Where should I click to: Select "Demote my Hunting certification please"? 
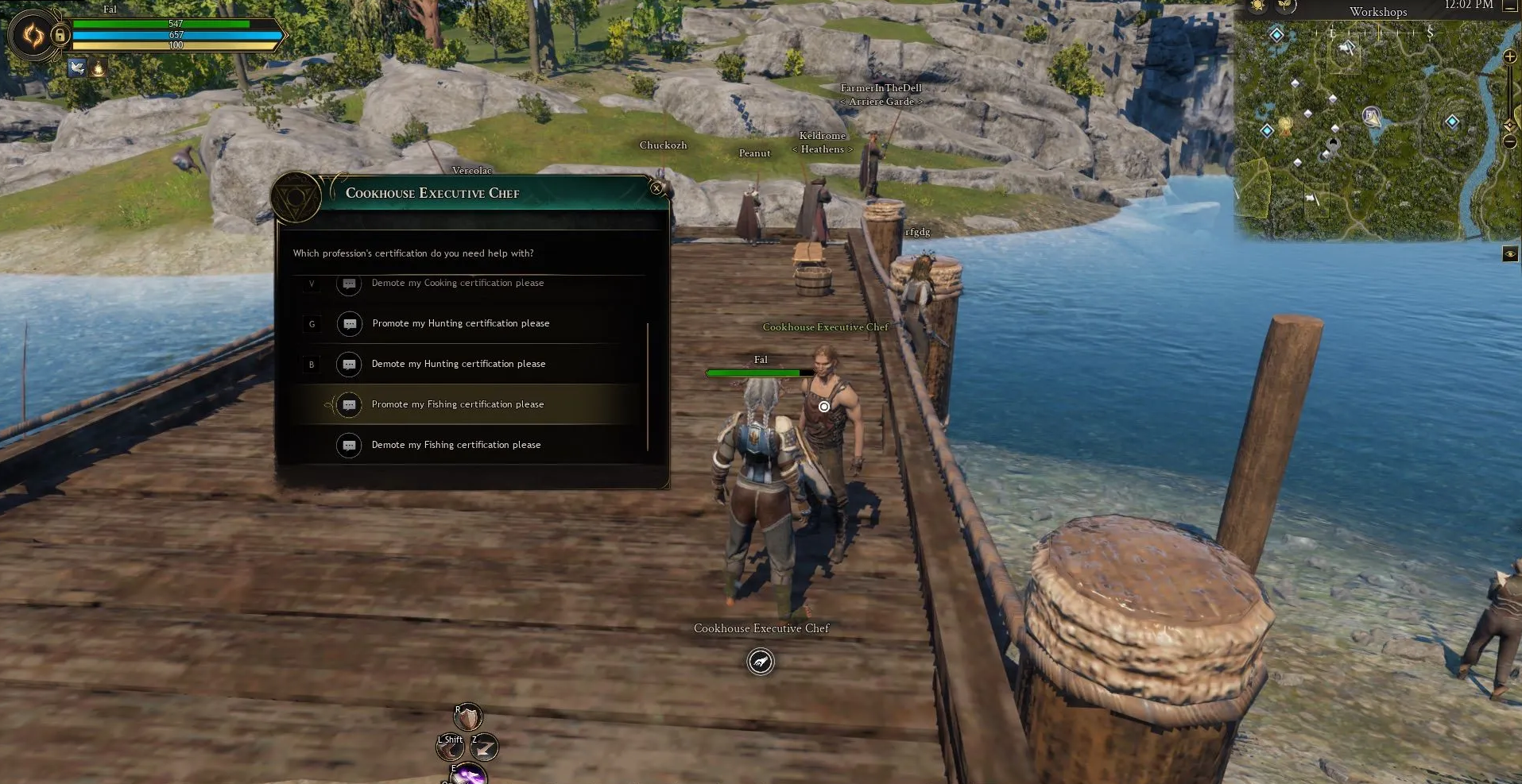click(459, 364)
